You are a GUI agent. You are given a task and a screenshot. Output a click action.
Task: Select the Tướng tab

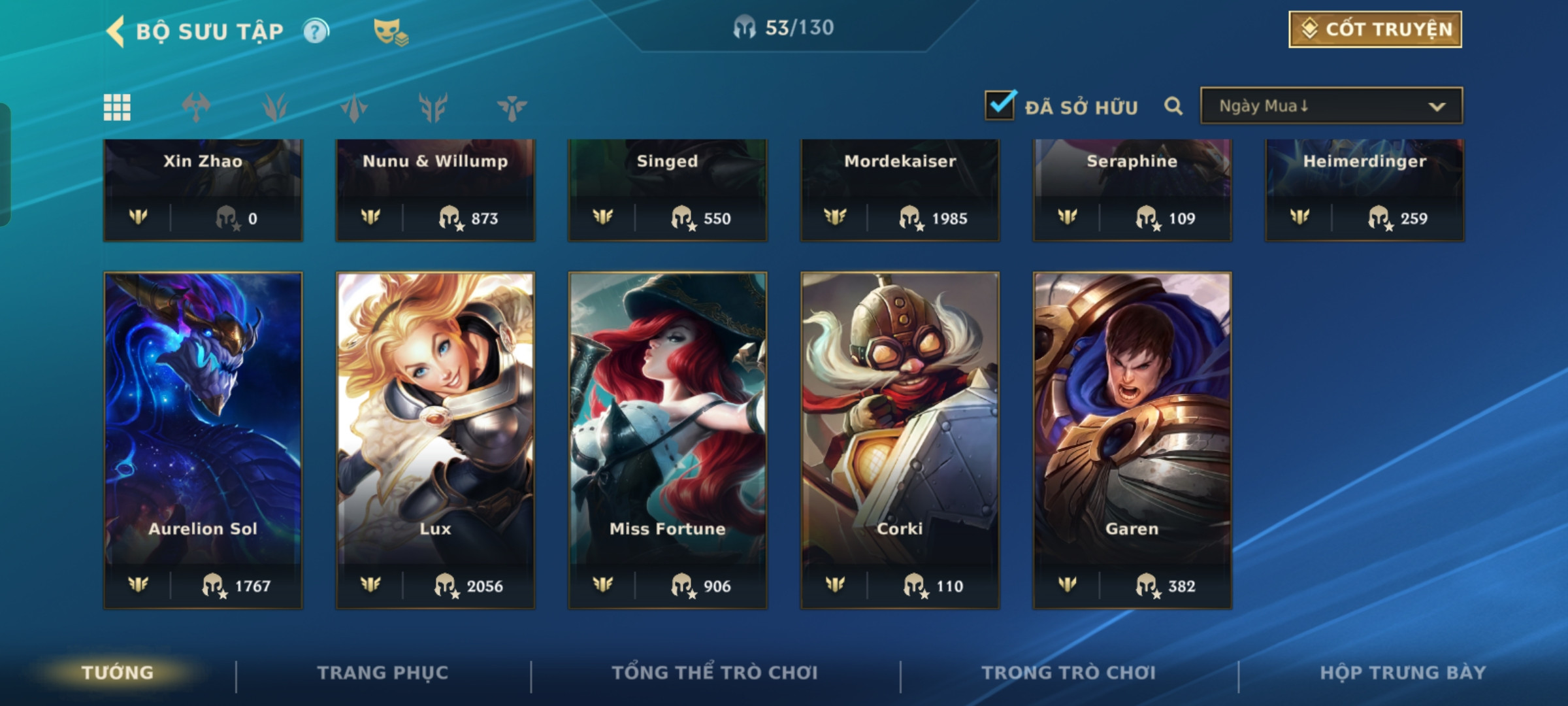(118, 673)
